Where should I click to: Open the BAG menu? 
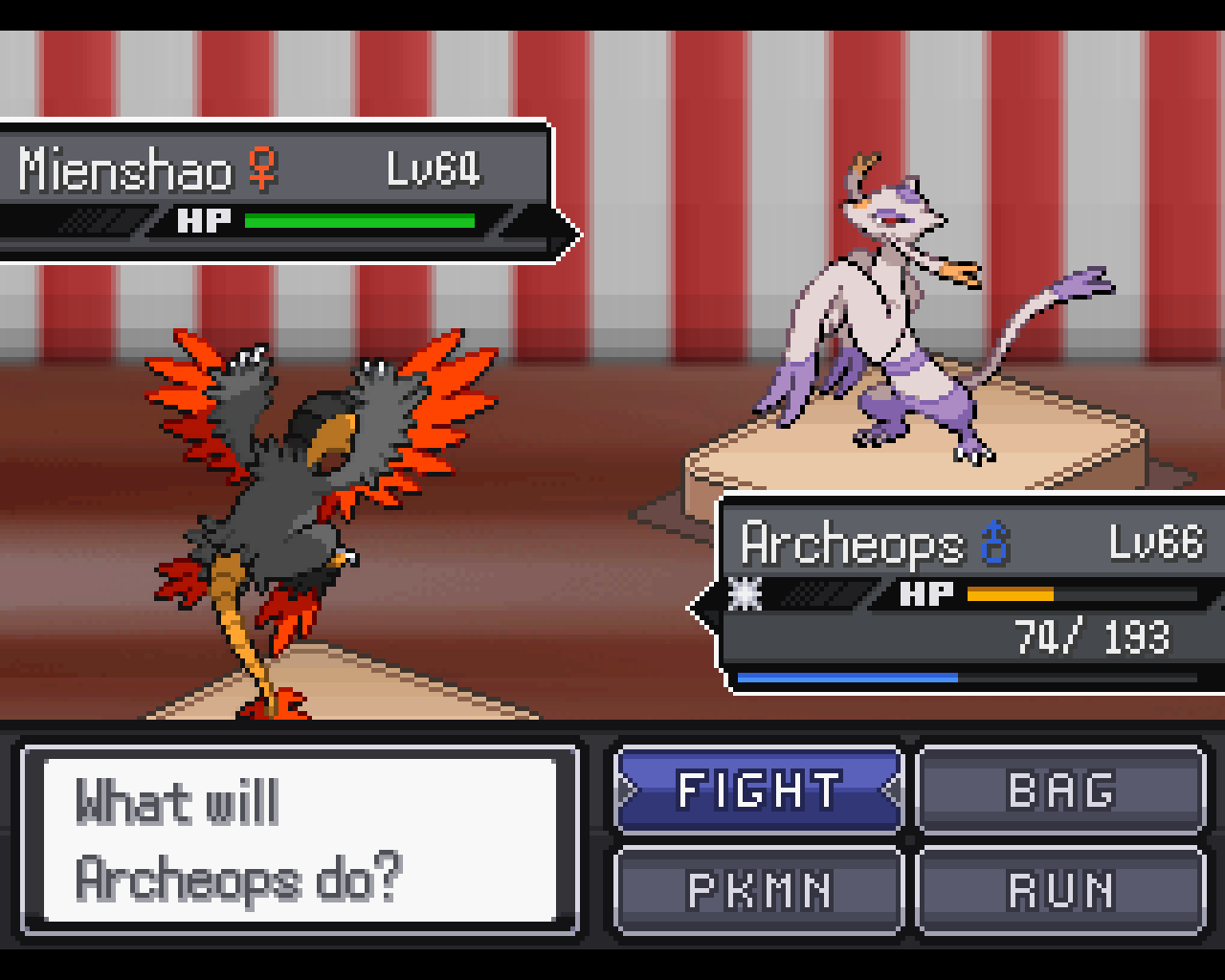1060,791
